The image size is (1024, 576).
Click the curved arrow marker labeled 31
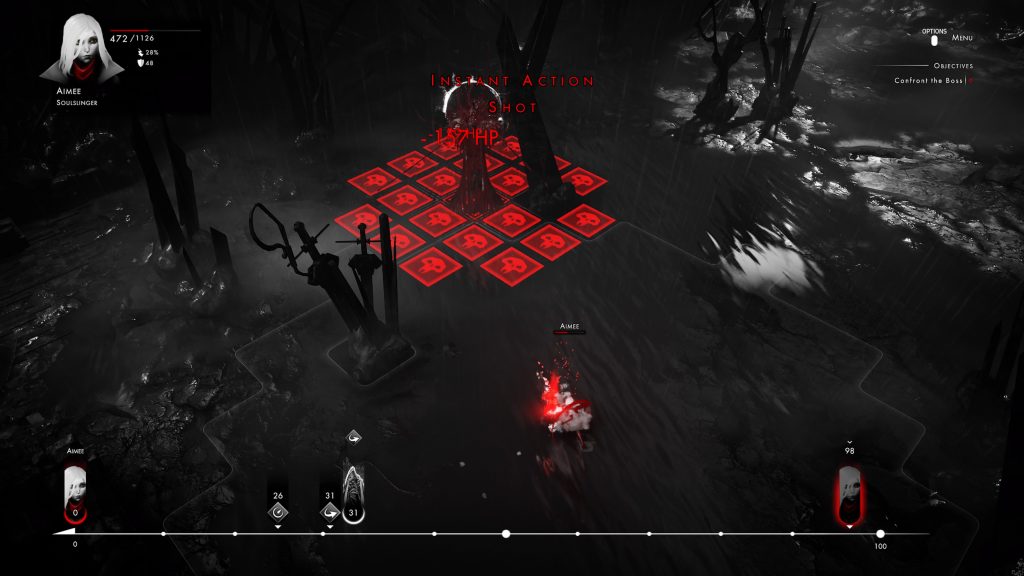pos(329,512)
